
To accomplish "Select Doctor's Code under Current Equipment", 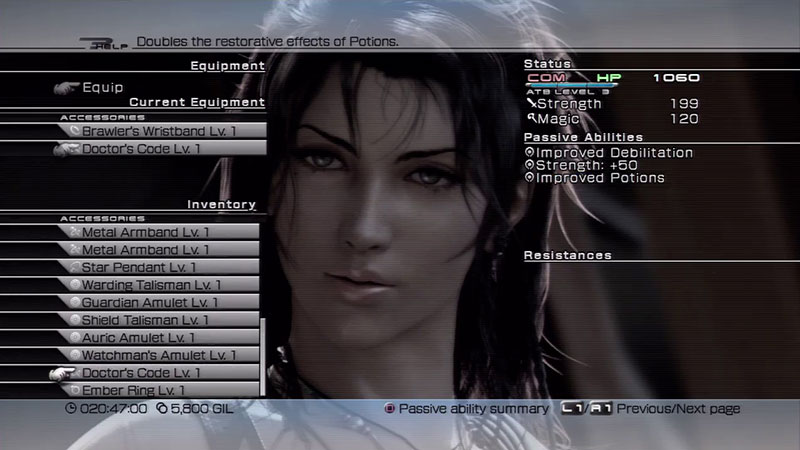I will 160,149.
